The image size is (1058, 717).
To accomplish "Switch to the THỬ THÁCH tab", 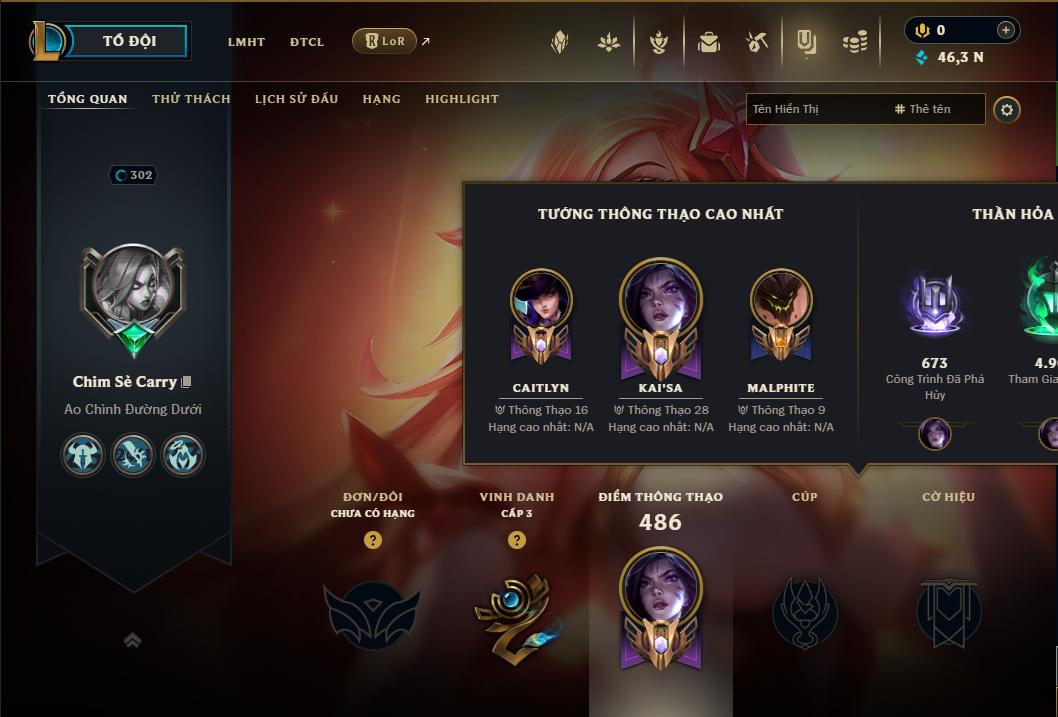I will pos(191,99).
